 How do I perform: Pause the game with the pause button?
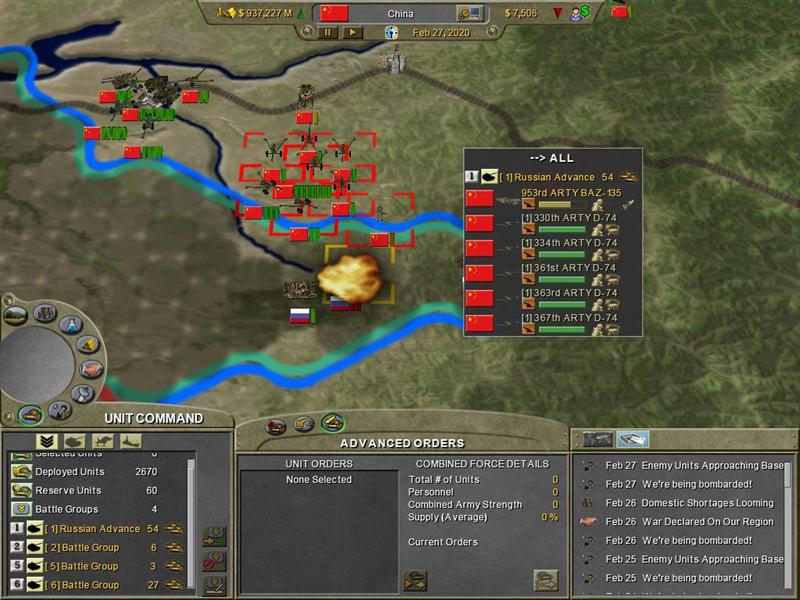tap(328, 32)
